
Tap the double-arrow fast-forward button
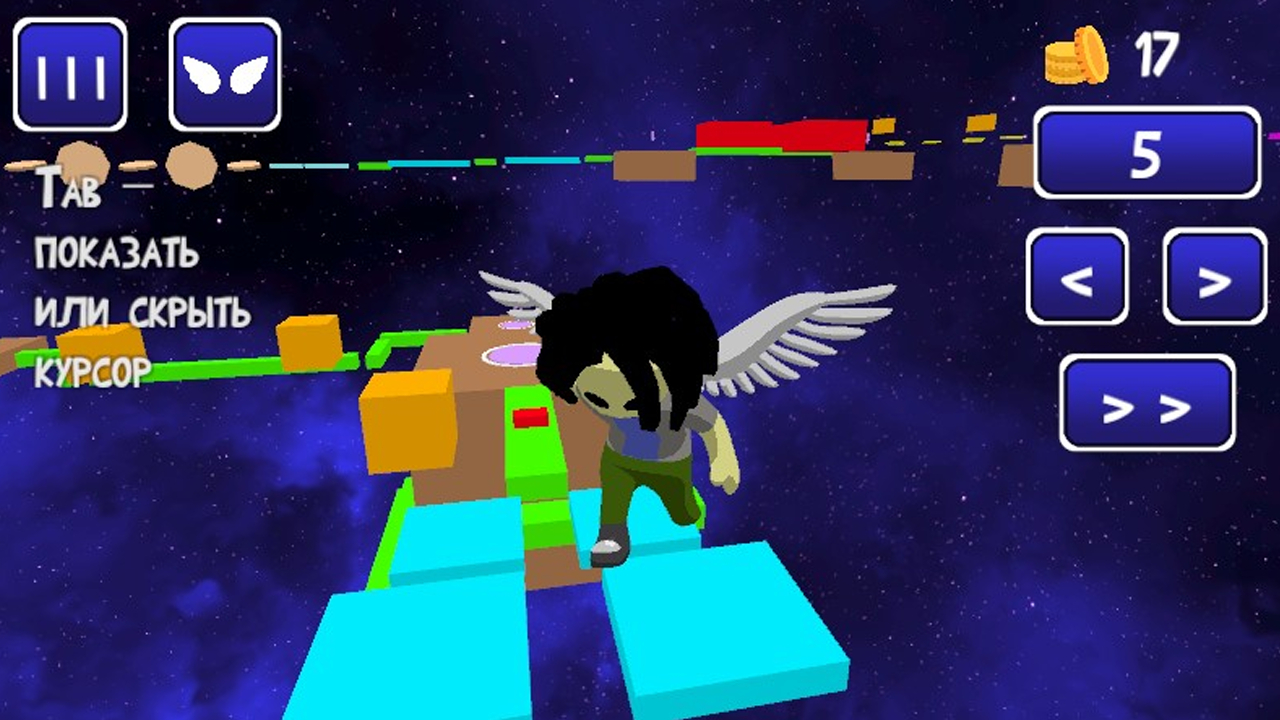coord(1146,403)
